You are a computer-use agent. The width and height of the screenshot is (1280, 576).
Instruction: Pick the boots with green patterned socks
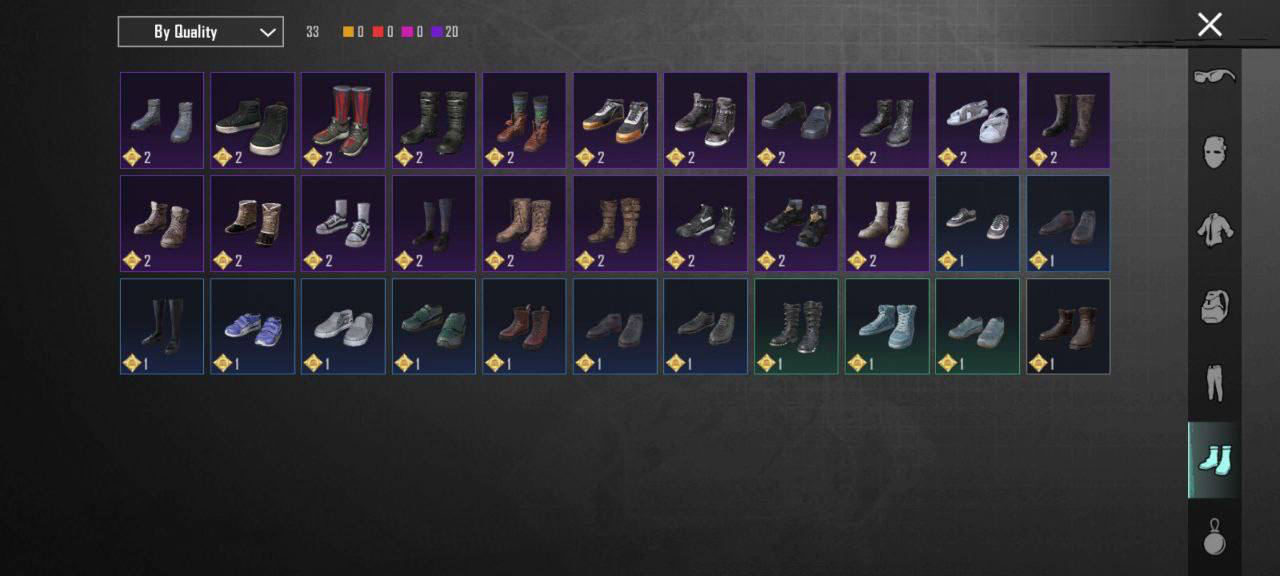coord(524,120)
